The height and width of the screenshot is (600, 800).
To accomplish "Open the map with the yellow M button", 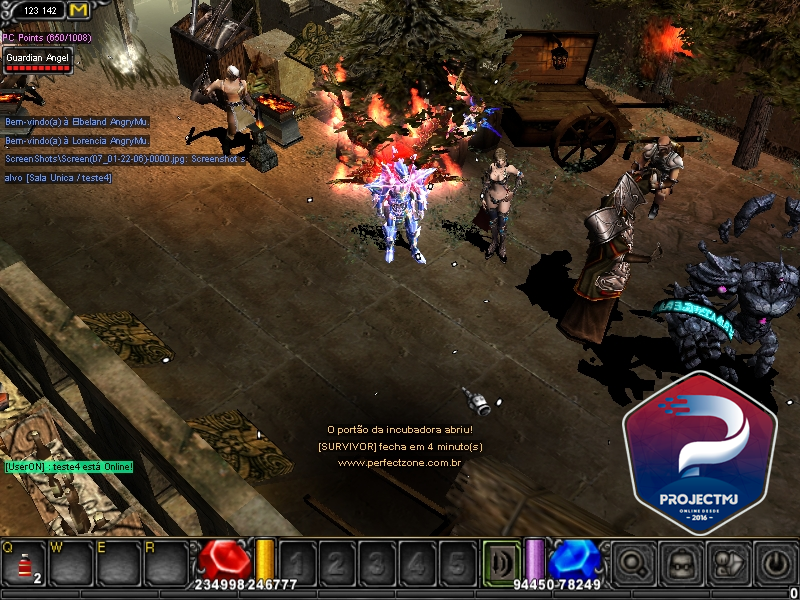I will 78,10.
